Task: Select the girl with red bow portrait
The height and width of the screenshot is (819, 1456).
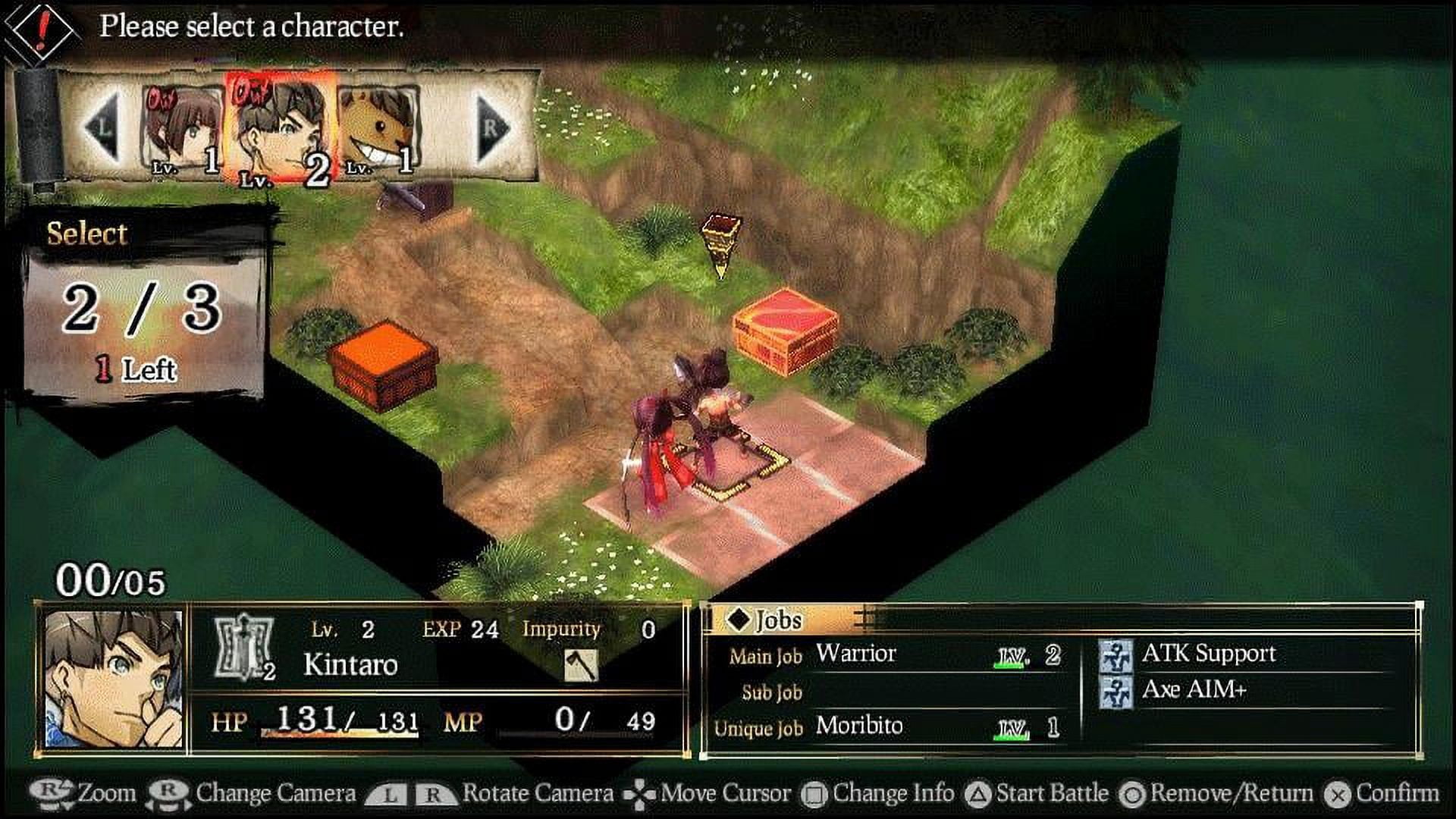Action: click(x=181, y=129)
